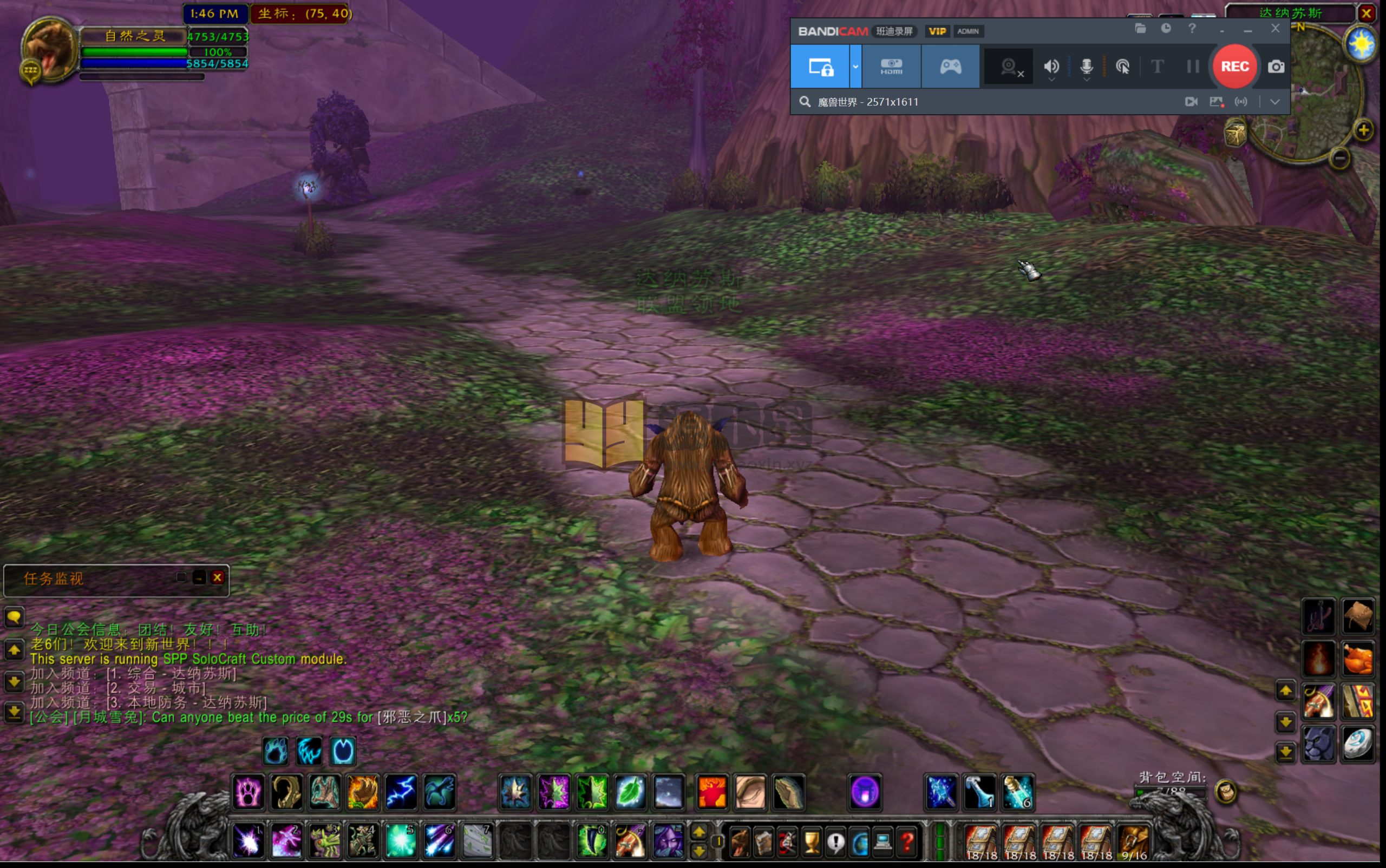1386x868 pixels.
Task: Activate the white starburst spell in slot 1
Action: pyautogui.click(x=248, y=841)
